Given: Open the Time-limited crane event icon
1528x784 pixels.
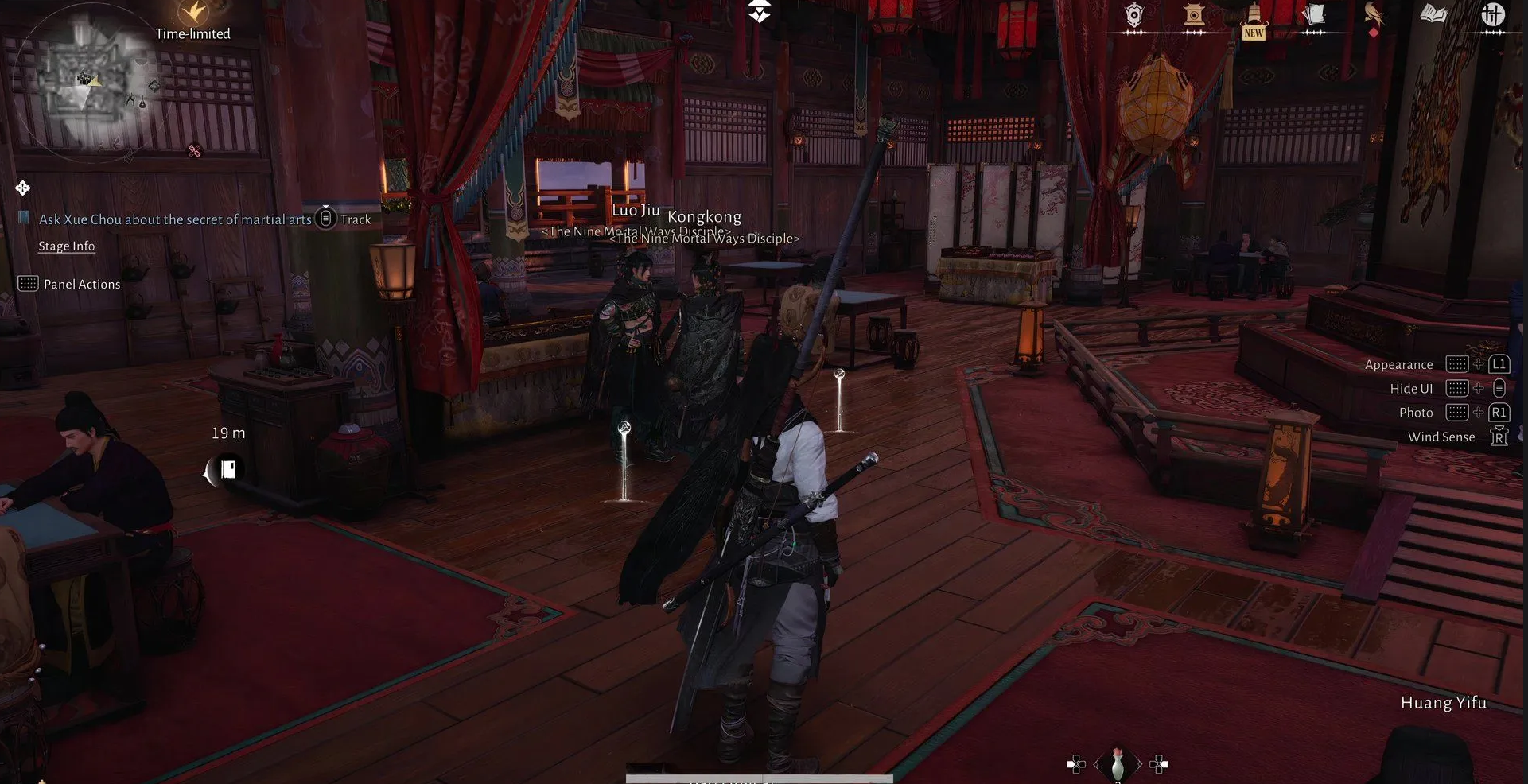Looking at the screenshot, I should pyautogui.click(x=192, y=14).
